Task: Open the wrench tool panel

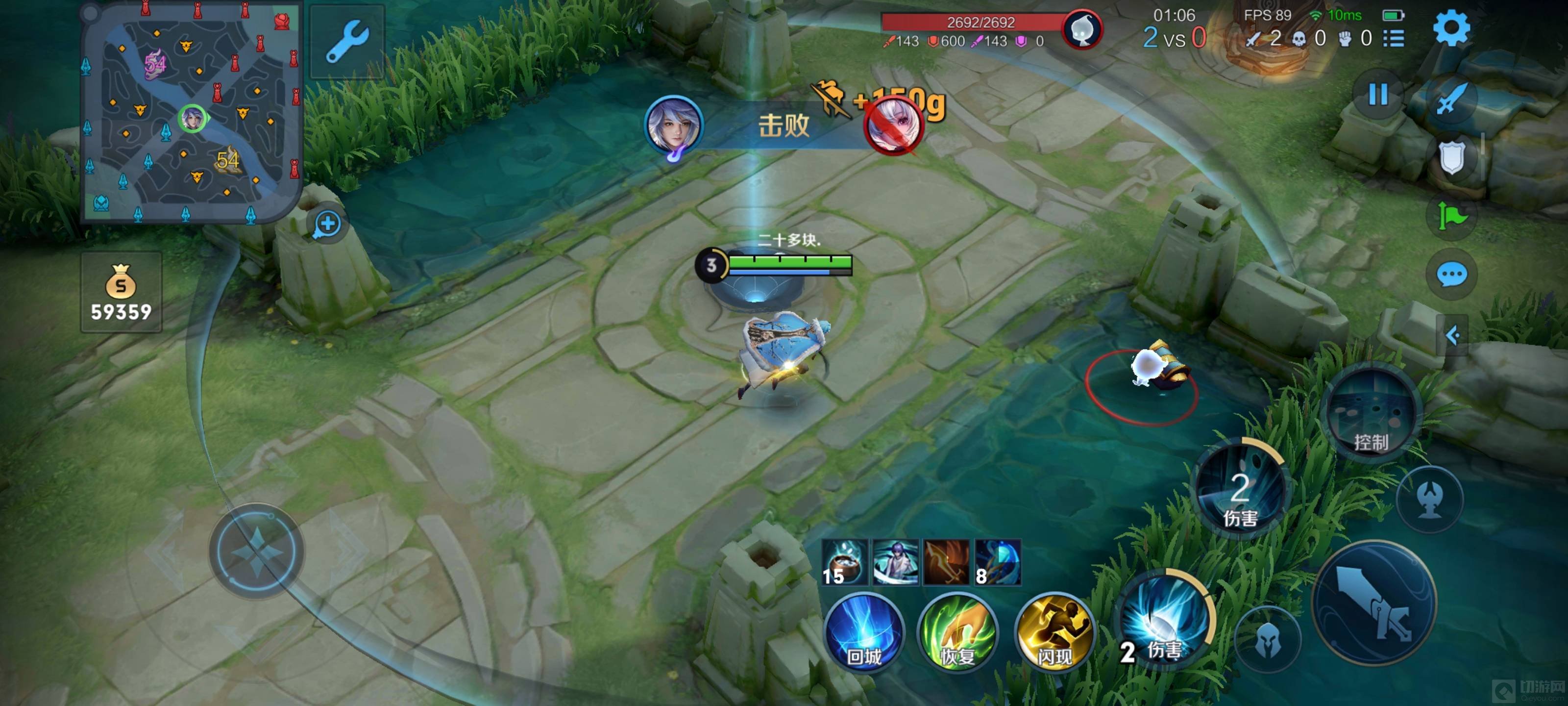Action: click(x=347, y=41)
